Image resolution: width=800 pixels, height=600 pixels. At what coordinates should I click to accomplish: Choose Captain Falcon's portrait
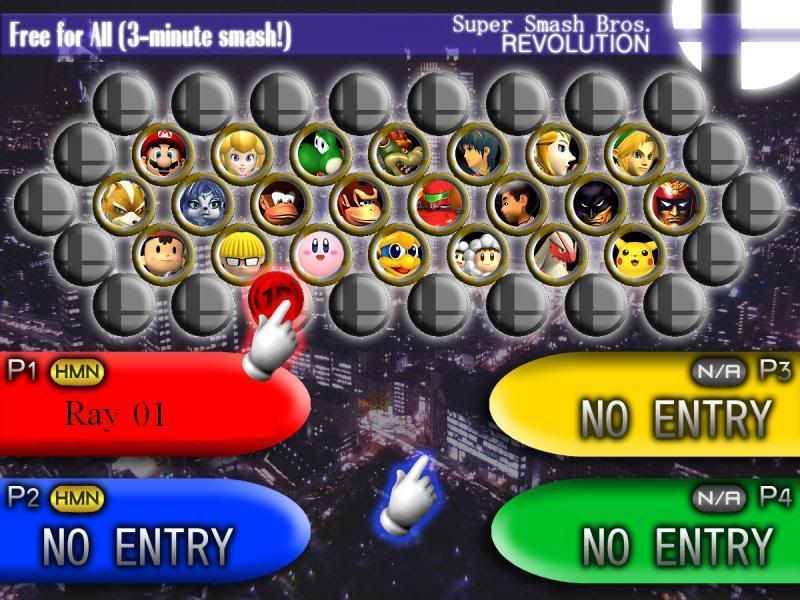(672, 202)
